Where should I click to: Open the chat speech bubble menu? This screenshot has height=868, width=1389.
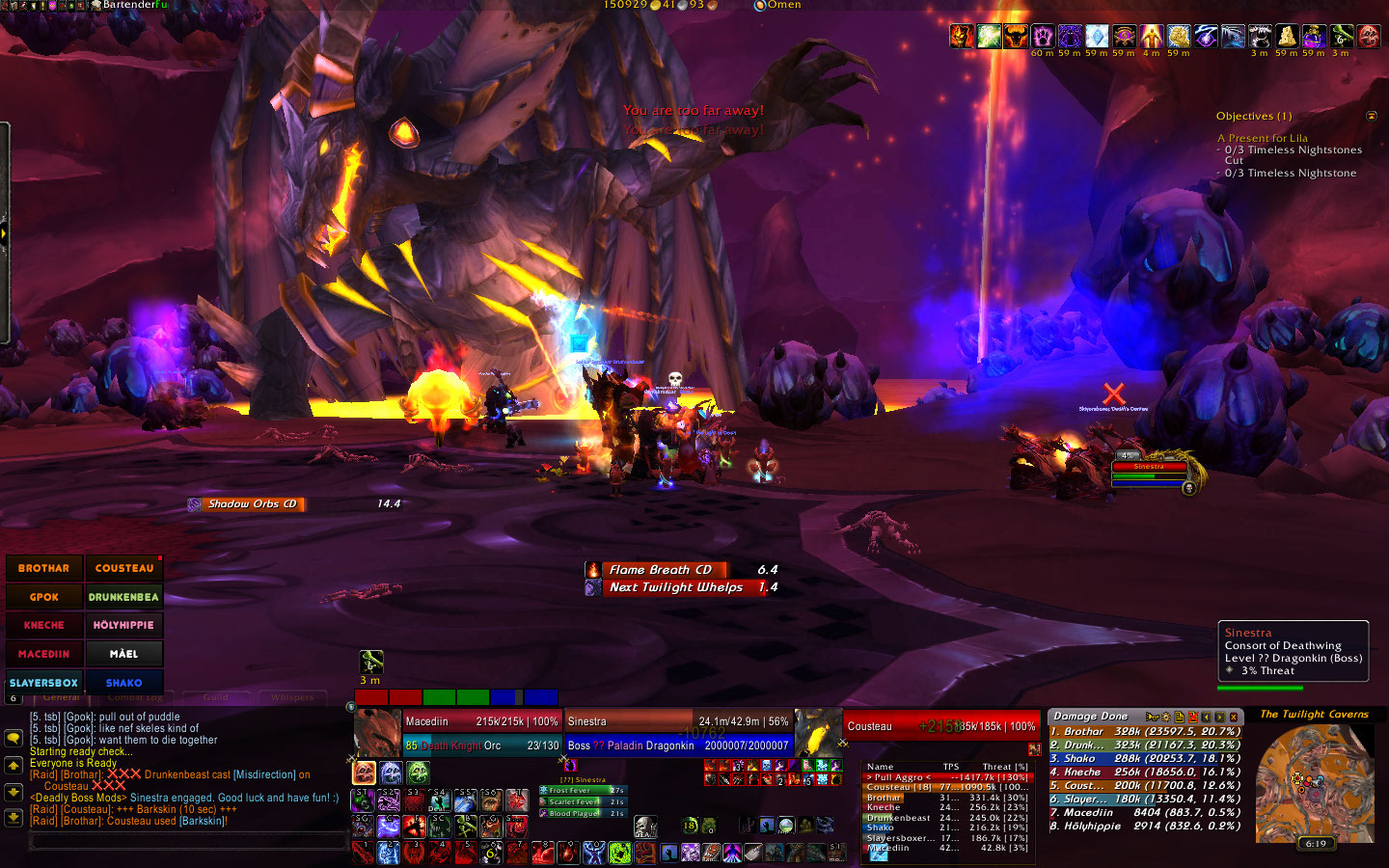pos(14,738)
